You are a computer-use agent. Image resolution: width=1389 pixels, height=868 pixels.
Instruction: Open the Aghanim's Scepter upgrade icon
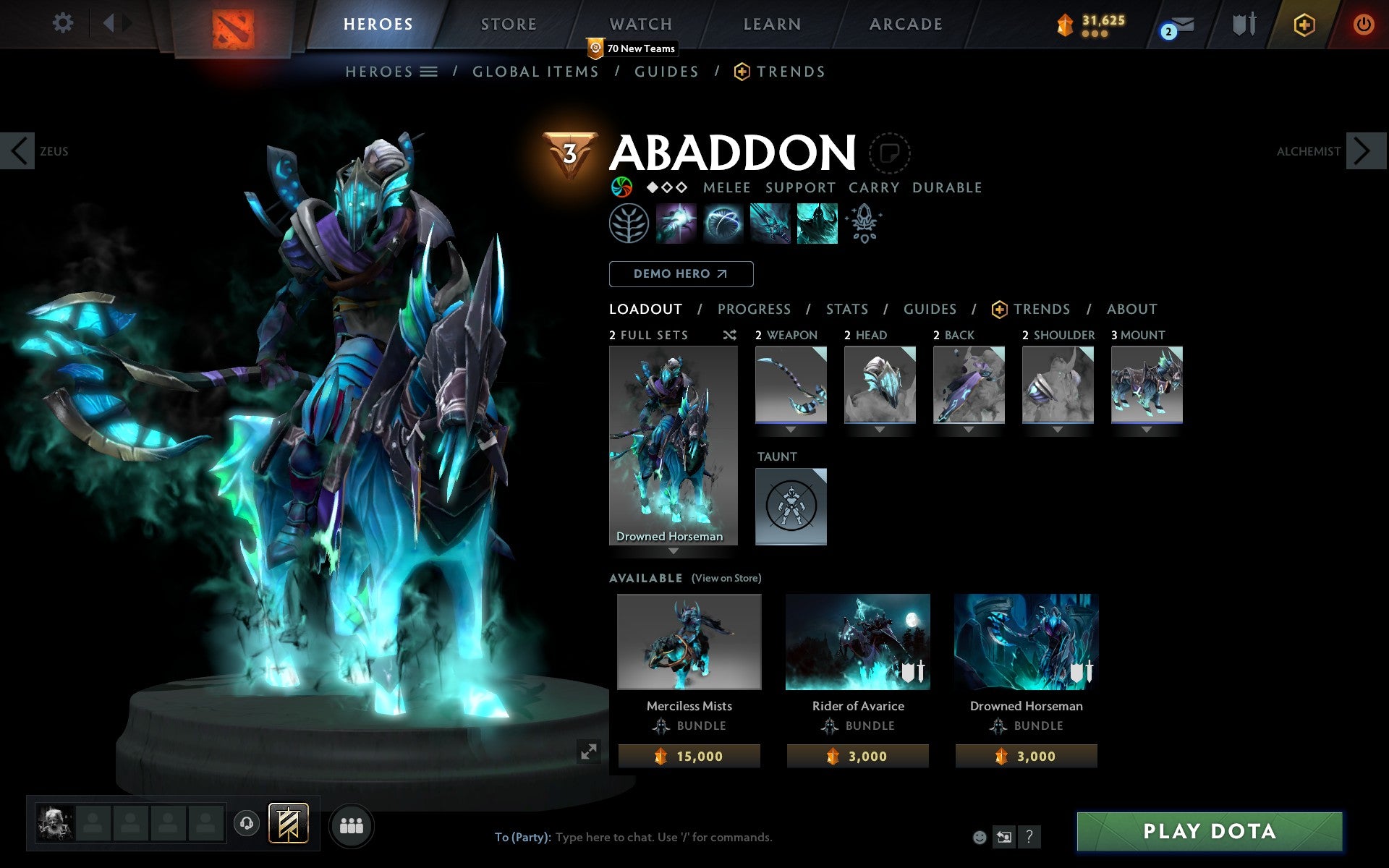[x=865, y=223]
